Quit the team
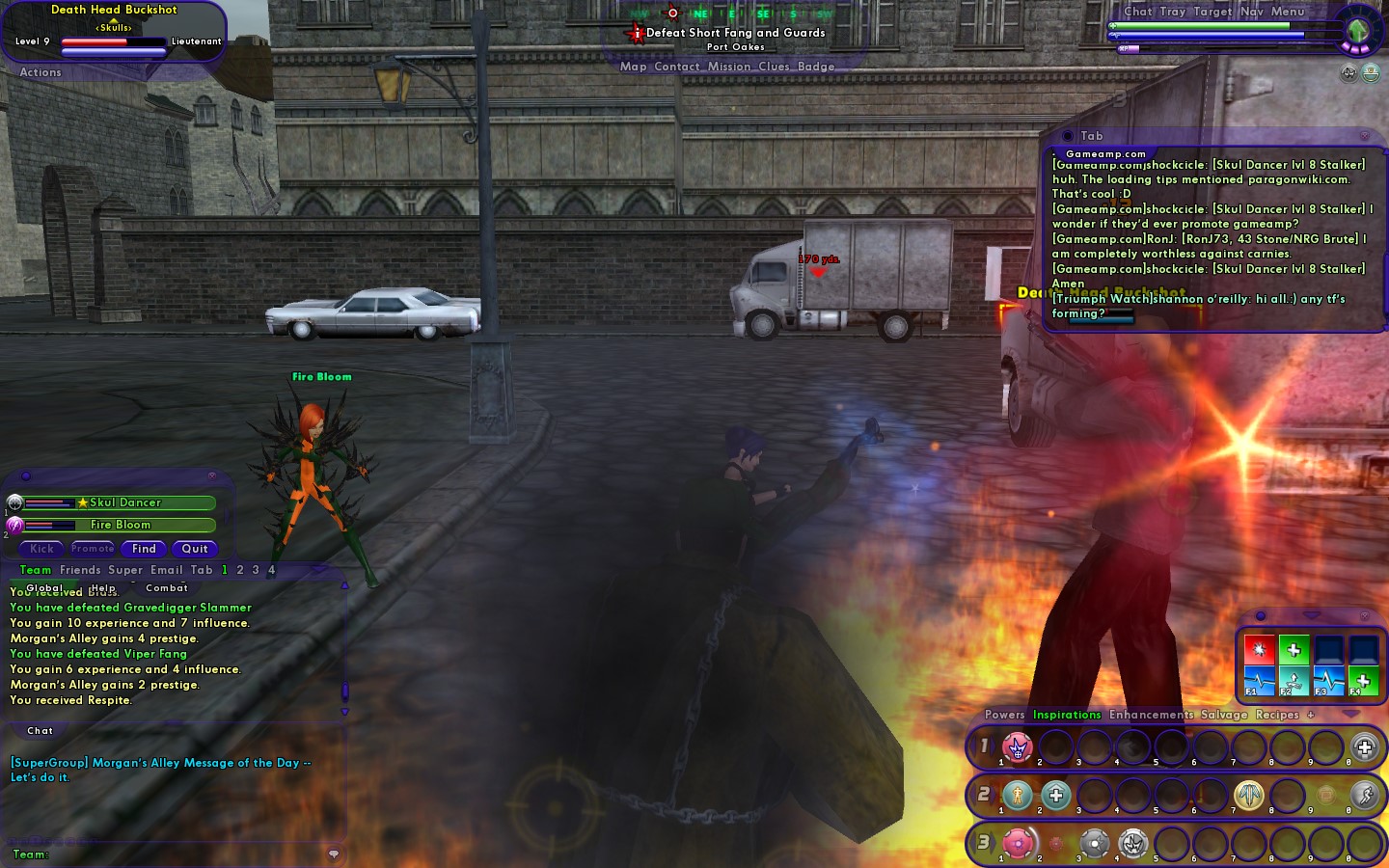This screenshot has height=868, width=1389. [x=195, y=549]
